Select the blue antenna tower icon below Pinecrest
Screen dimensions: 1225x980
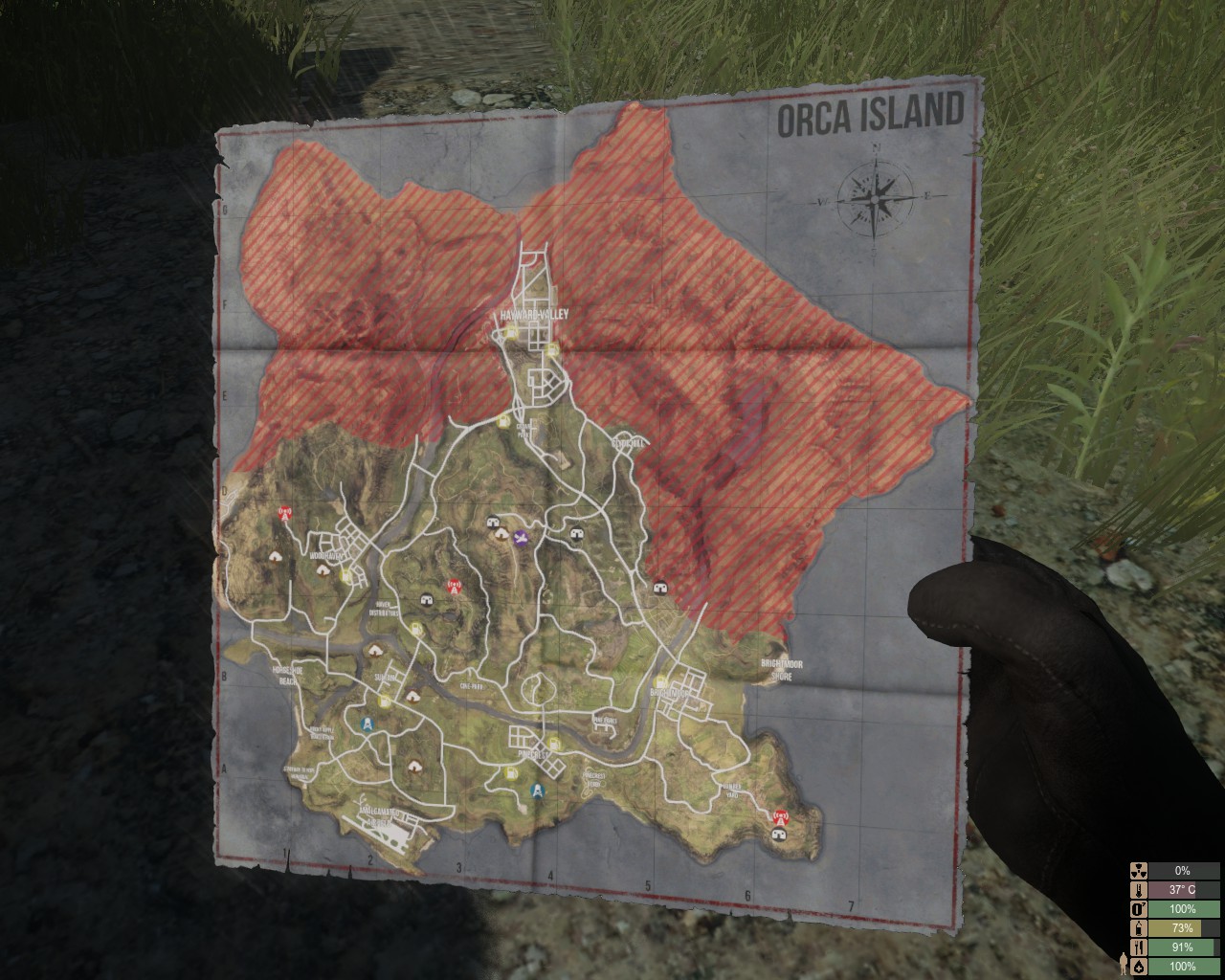coord(537,790)
